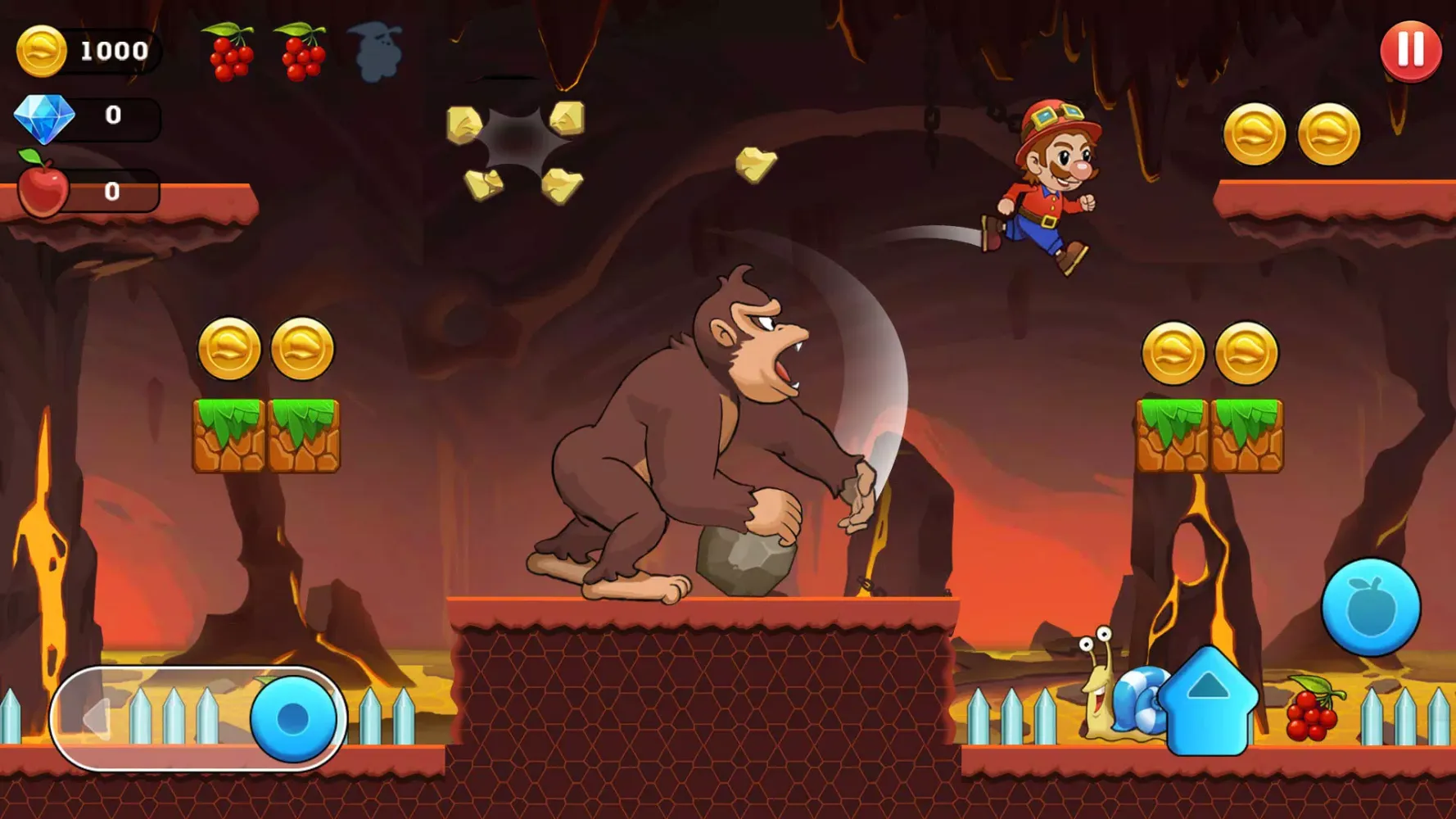
Task: Tap the coin counter expander pill
Action: (x=98, y=49)
